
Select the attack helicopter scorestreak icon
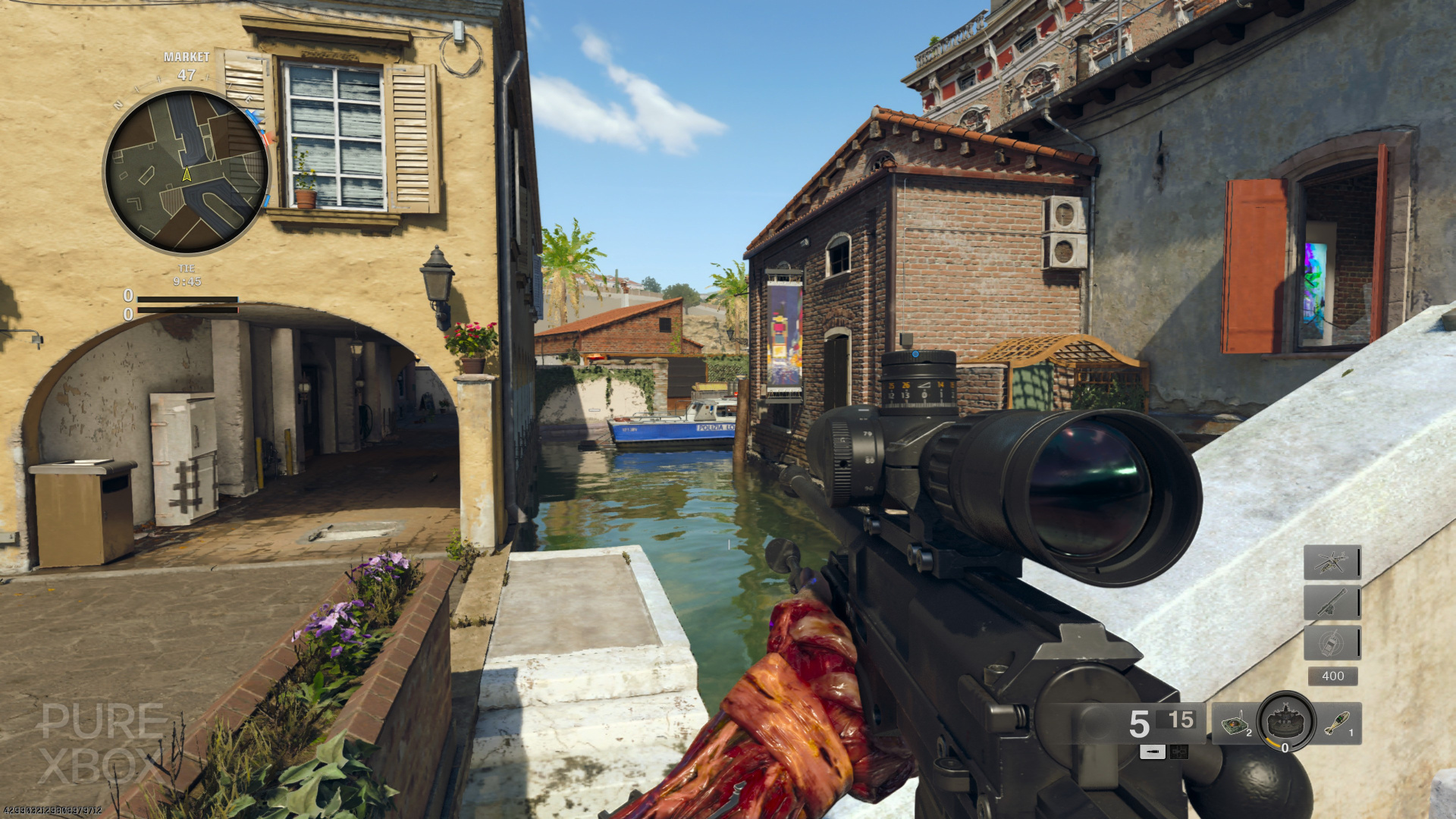tap(1332, 563)
